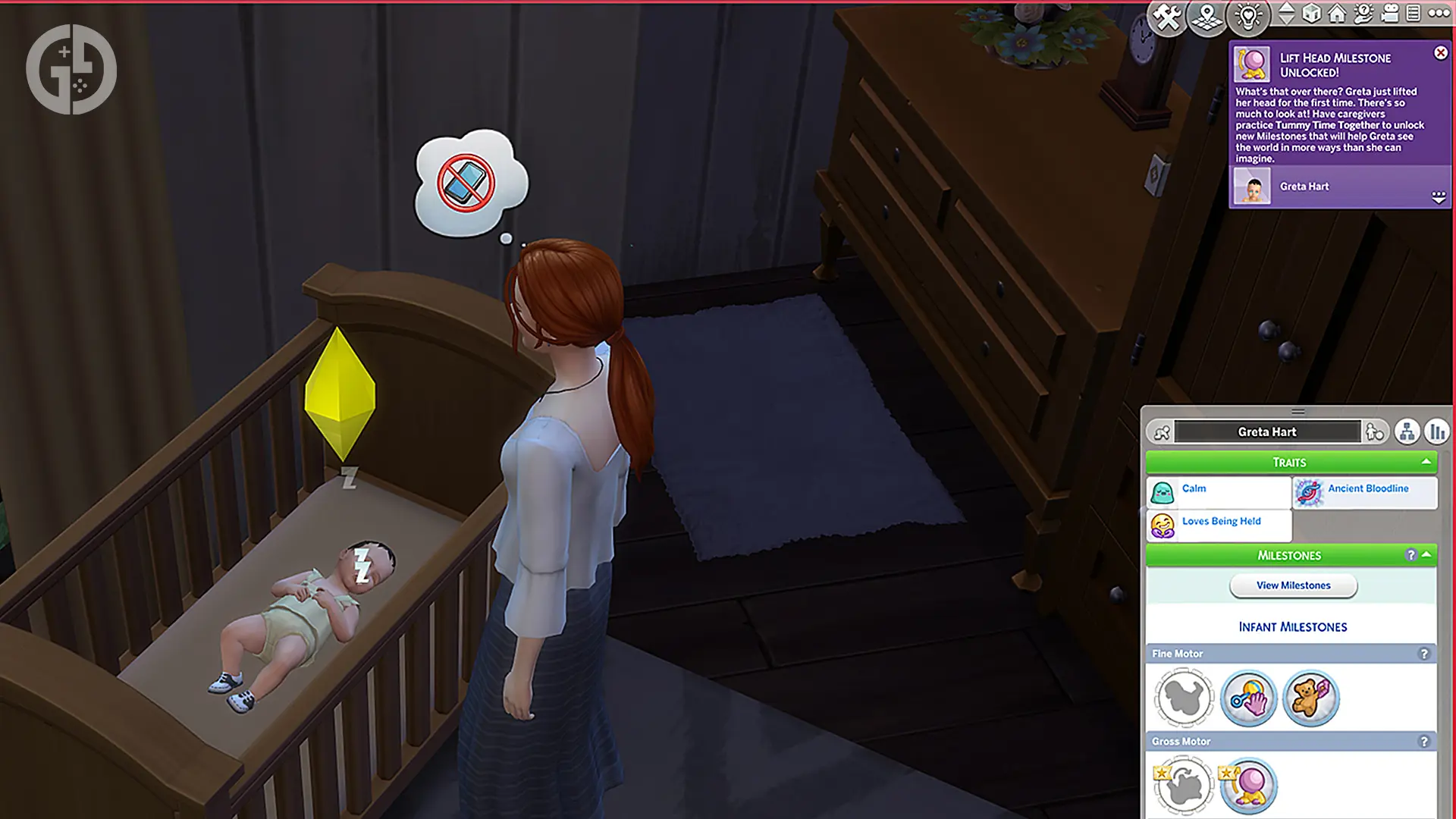Switch to the simology bar chart panel
1456x819 pixels.
click(x=1438, y=431)
